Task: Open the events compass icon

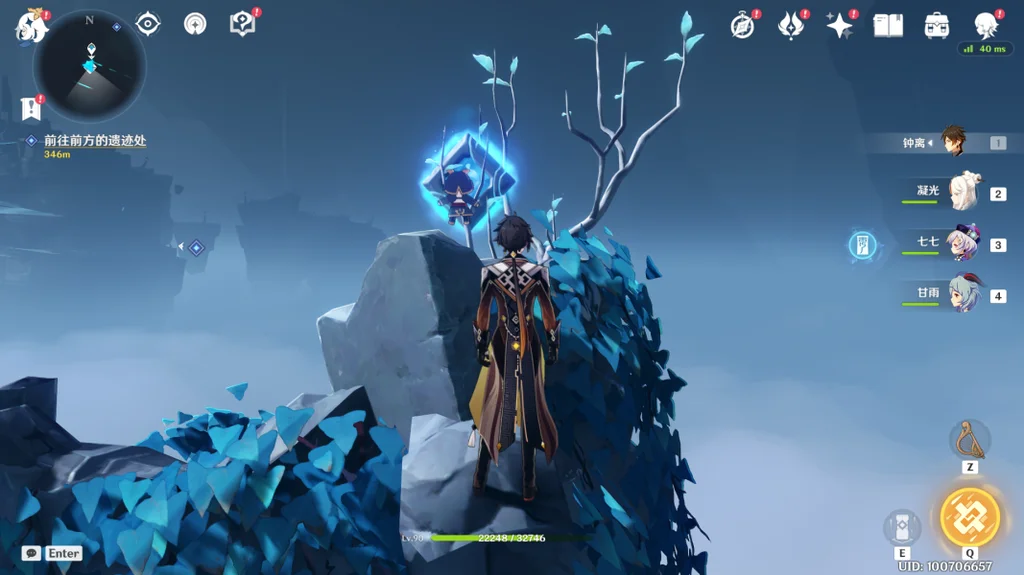Action: [742, 26]
